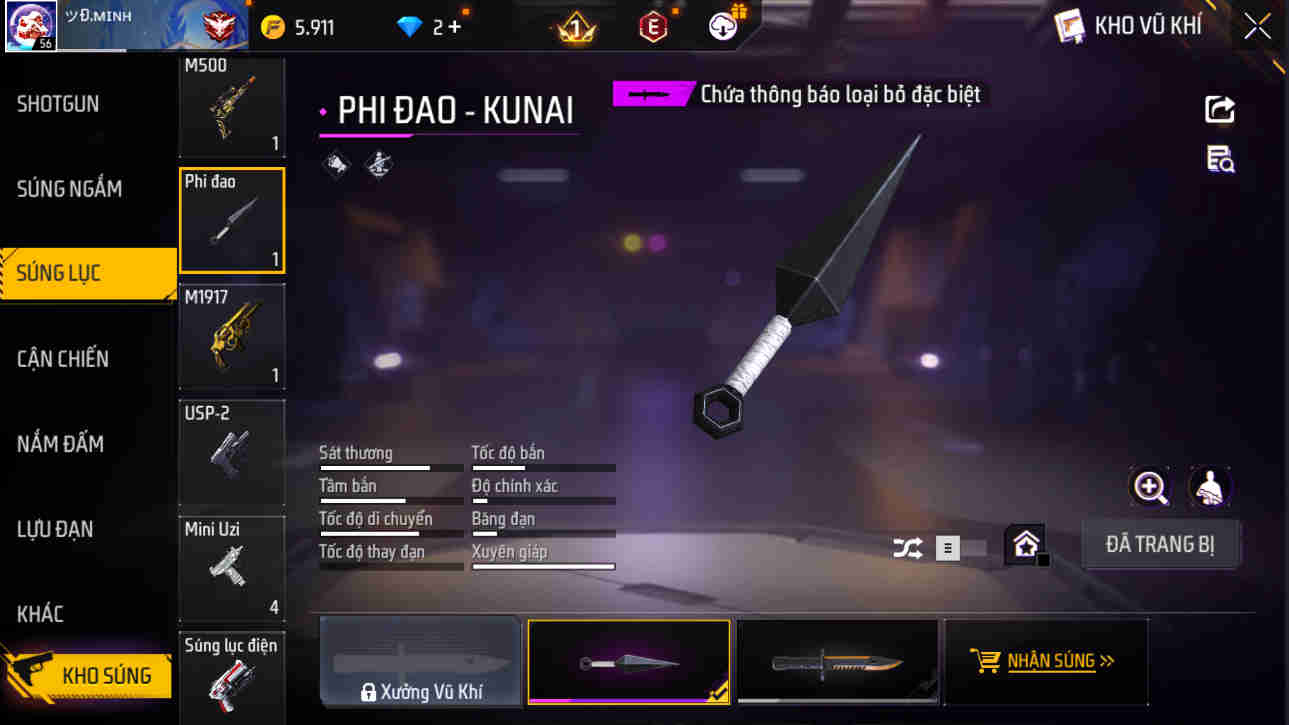
Task: Open the KHO SÚNG tab
Action: tap(87, 675)
